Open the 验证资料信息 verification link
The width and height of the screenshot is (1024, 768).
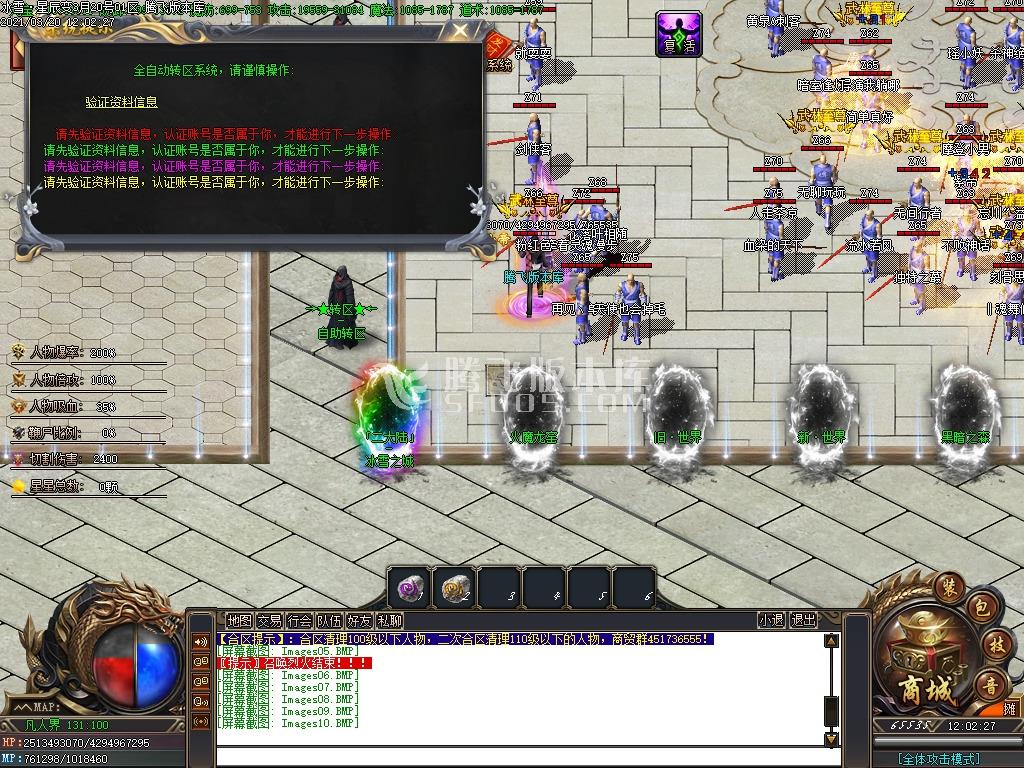[121, 102]
